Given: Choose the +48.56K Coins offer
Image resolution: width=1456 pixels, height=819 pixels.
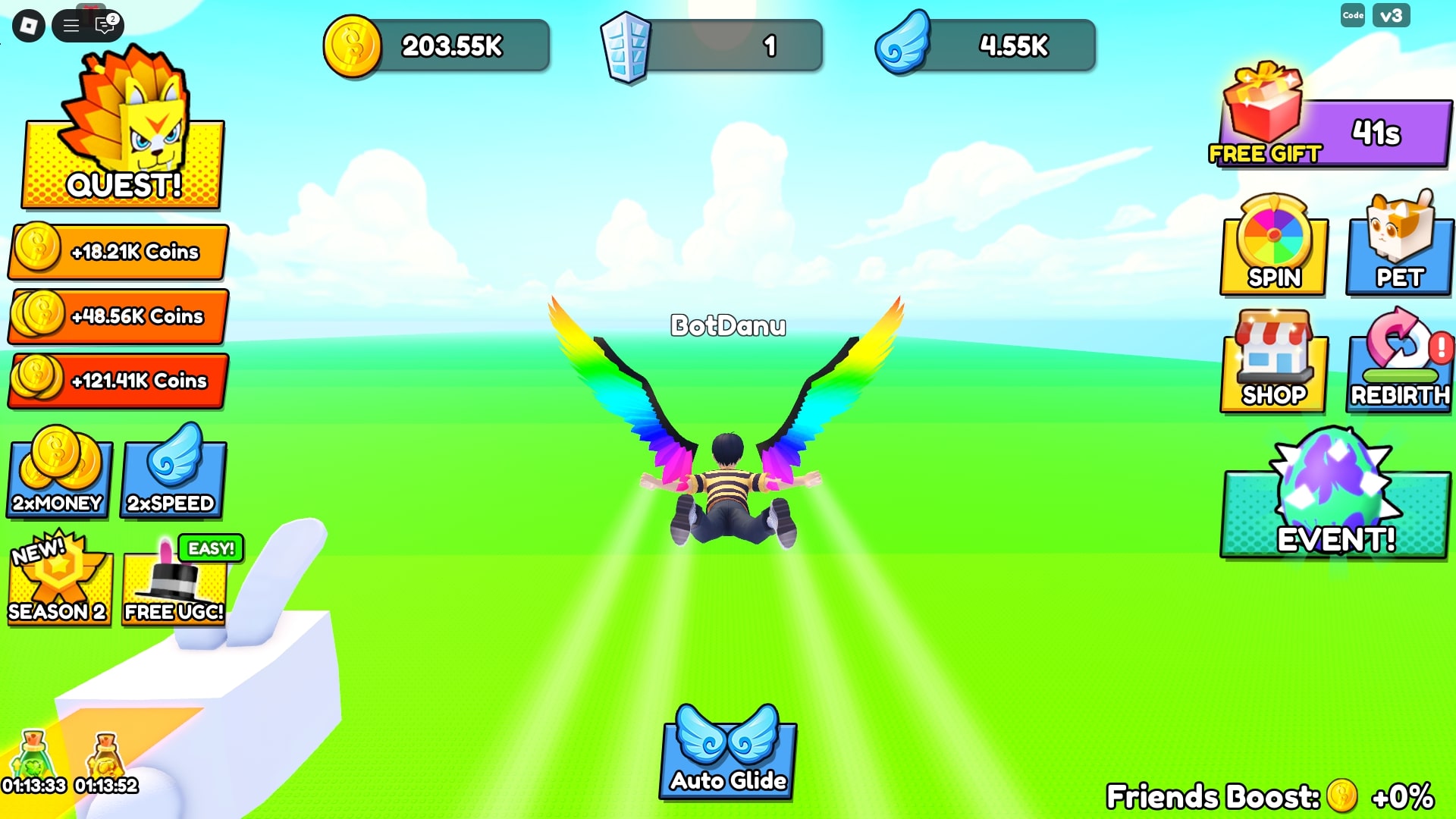Looking at the screenshot, I should [x=118, y=316].
